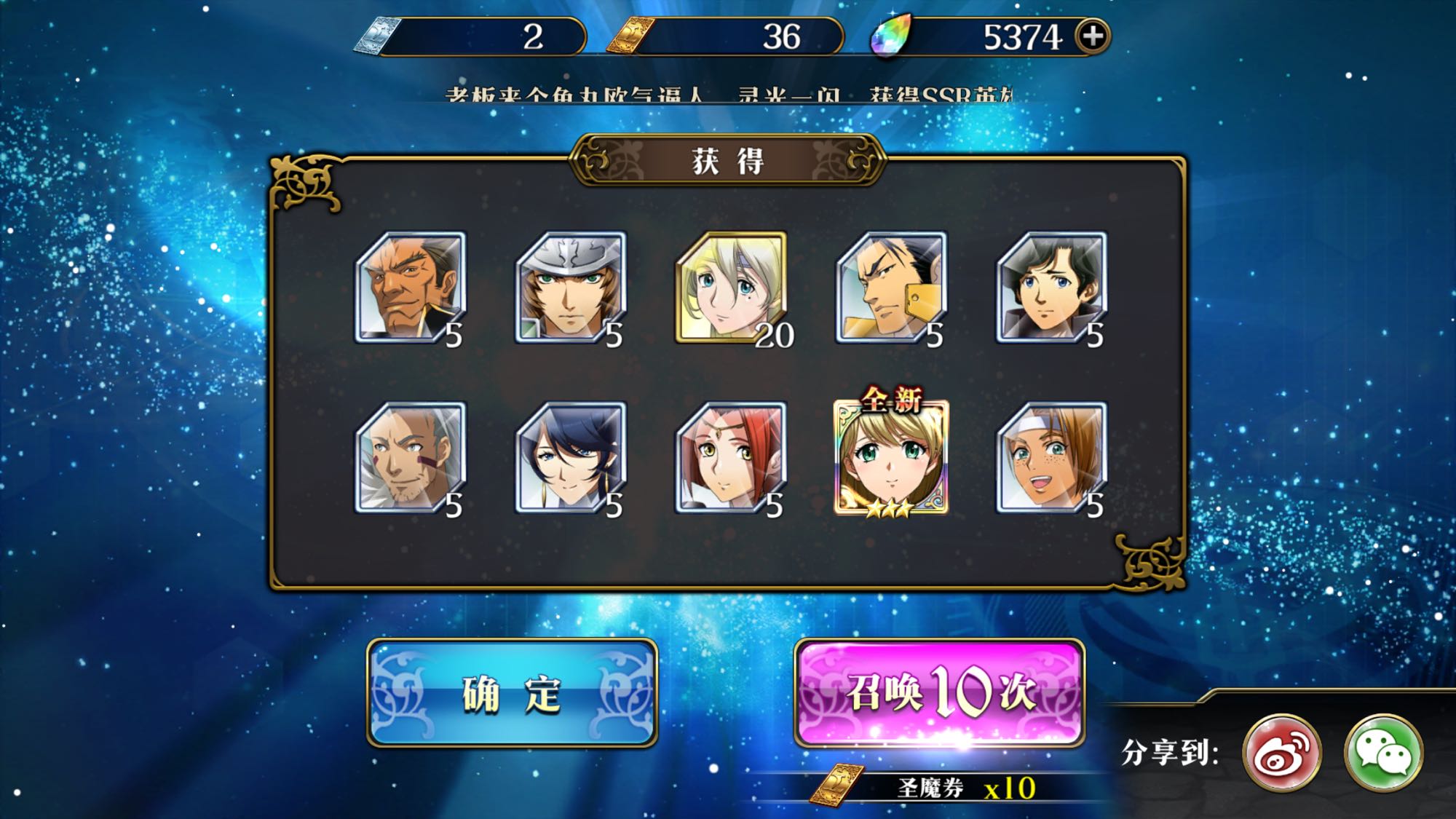Select the red-haired girl portrait
1456x819 pixels.
731,458
